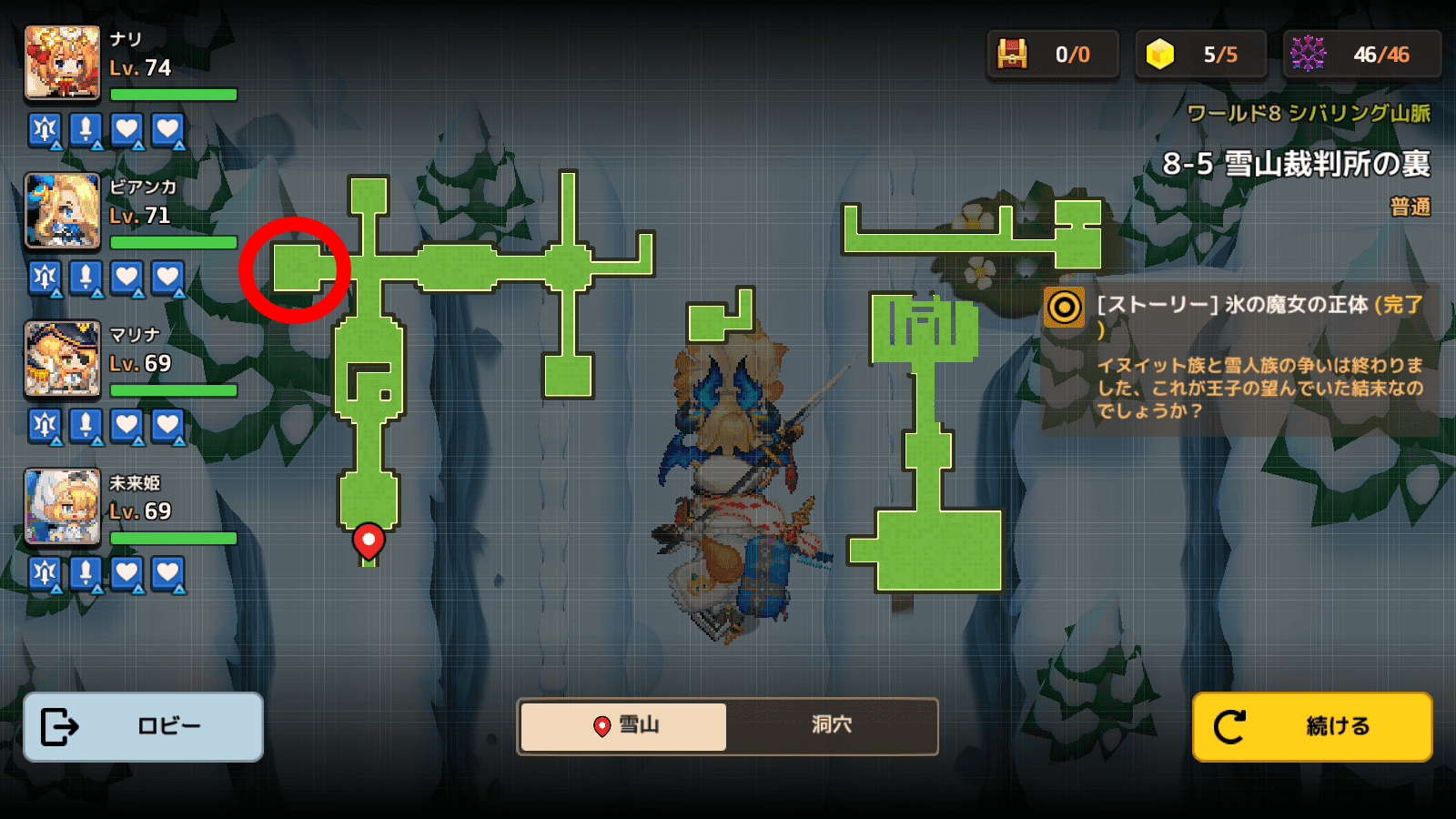Select マリナ's character portrait
This screenshot has width=1456, height=819.
click(63, 359)
